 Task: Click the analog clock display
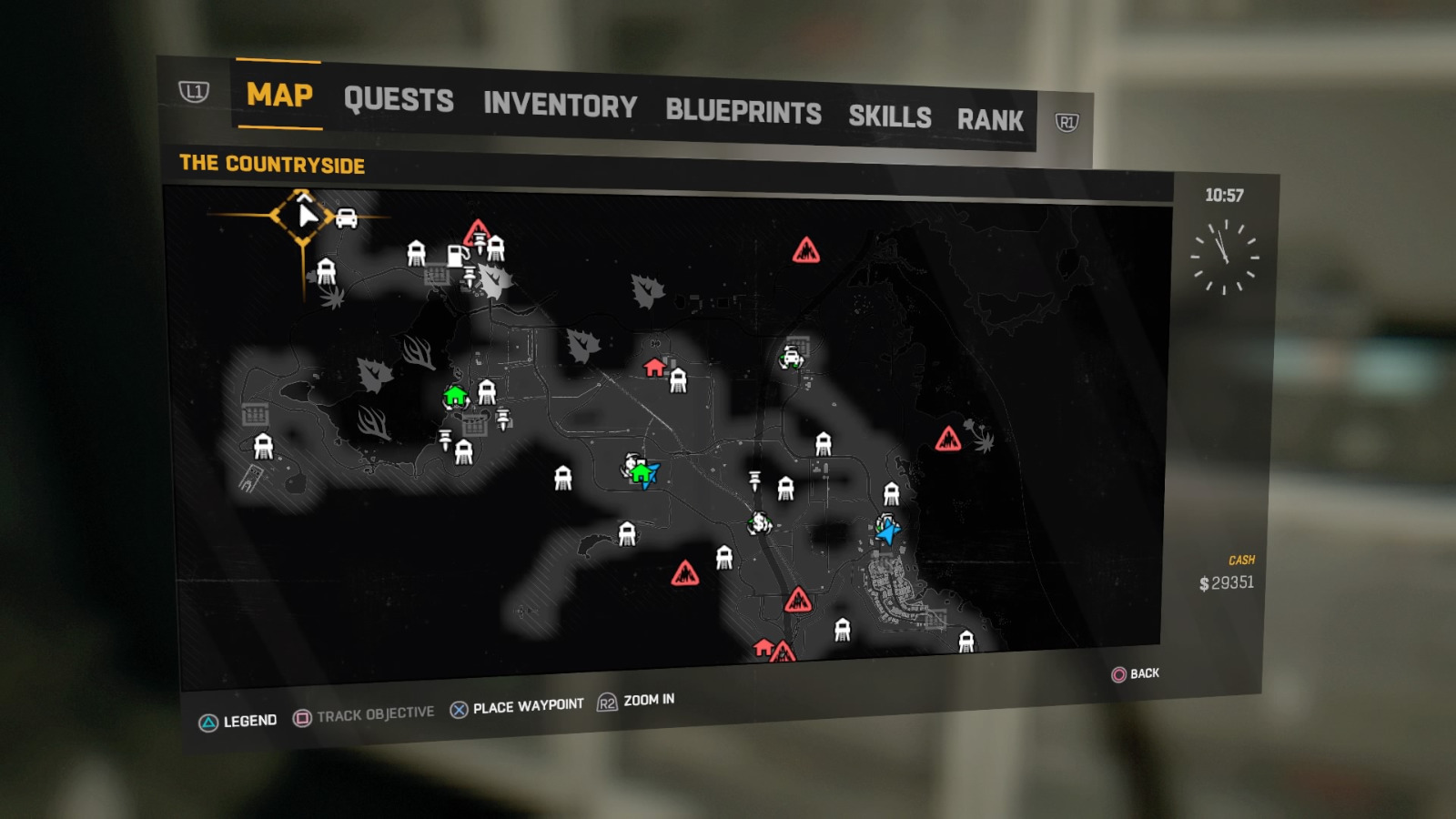point(1227,256)
